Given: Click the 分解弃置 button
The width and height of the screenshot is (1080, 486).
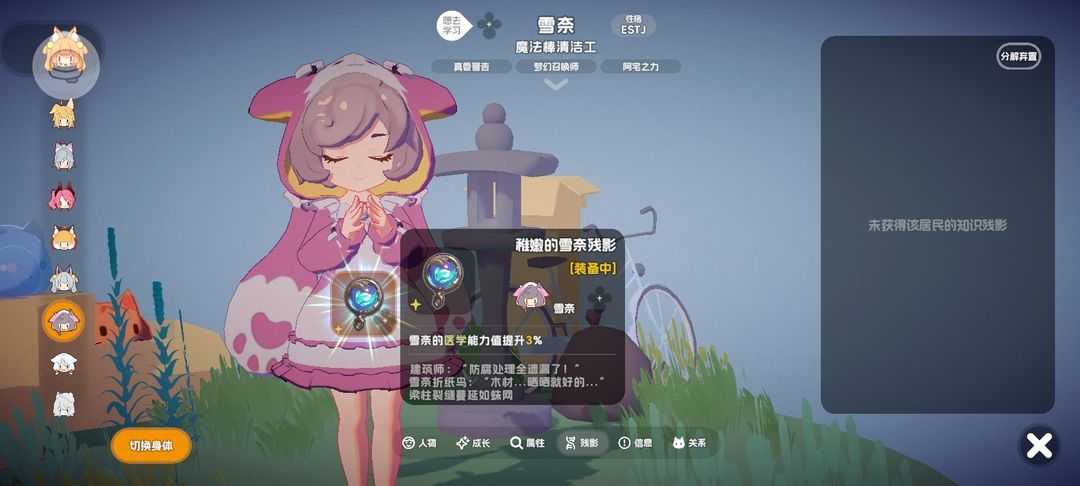Looking at the screenshot, I should tap(1018, 56).
